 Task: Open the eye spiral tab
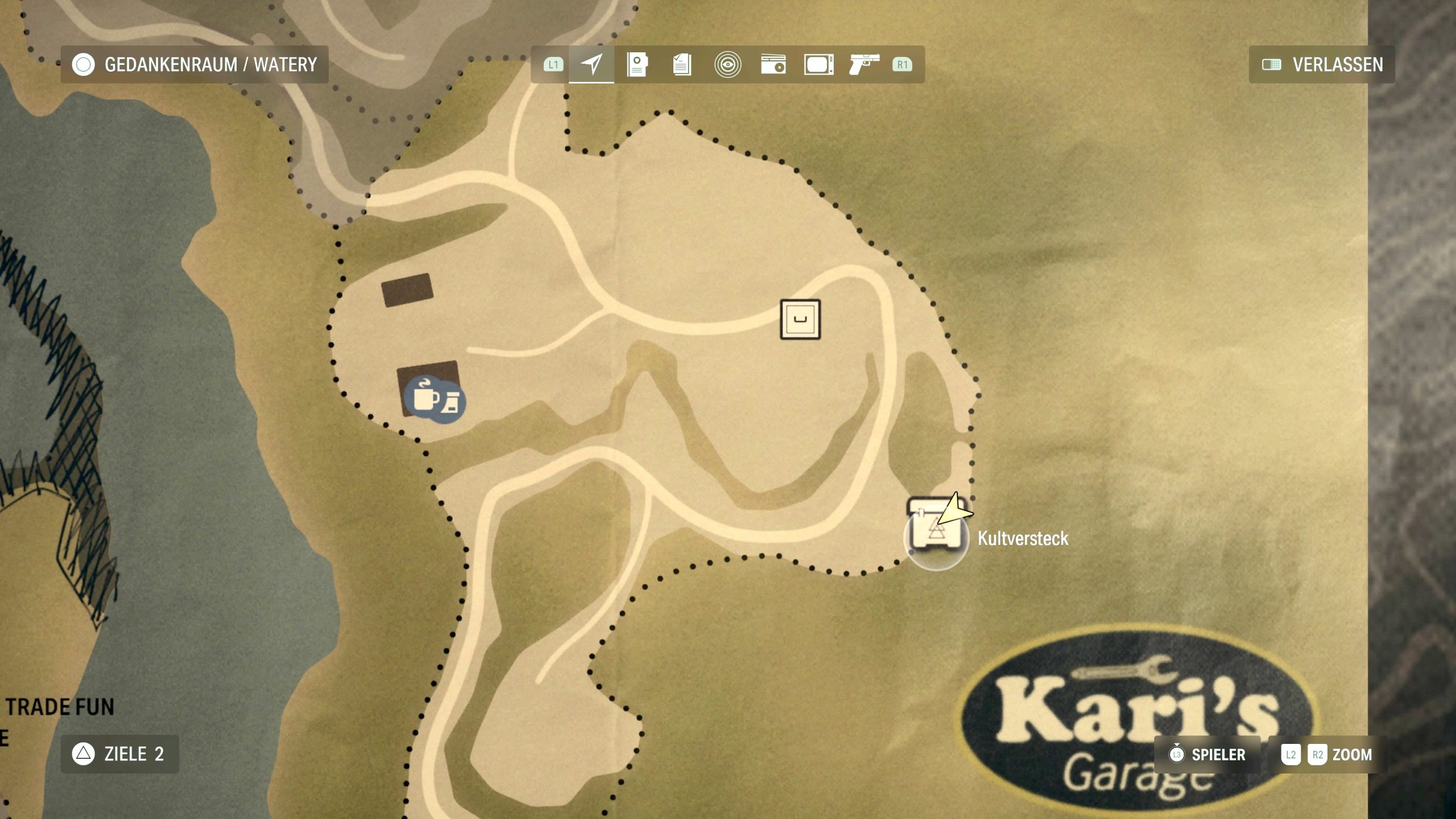[727, 64]
